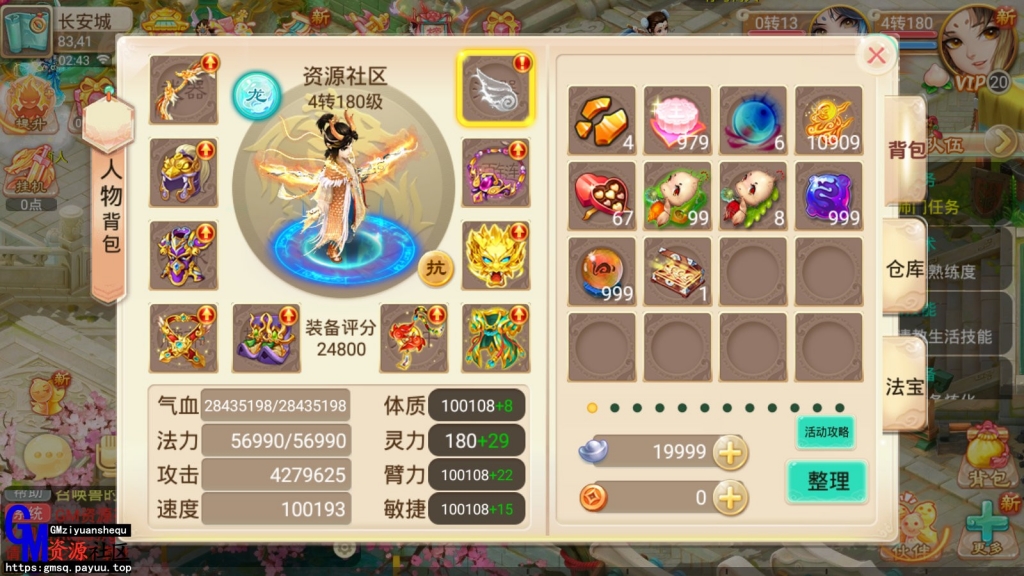The width and height of the screenshot is (1024, 576).
Task: Select the purple dragon token item
Action: pyautogui.click(x=828, y=195)
